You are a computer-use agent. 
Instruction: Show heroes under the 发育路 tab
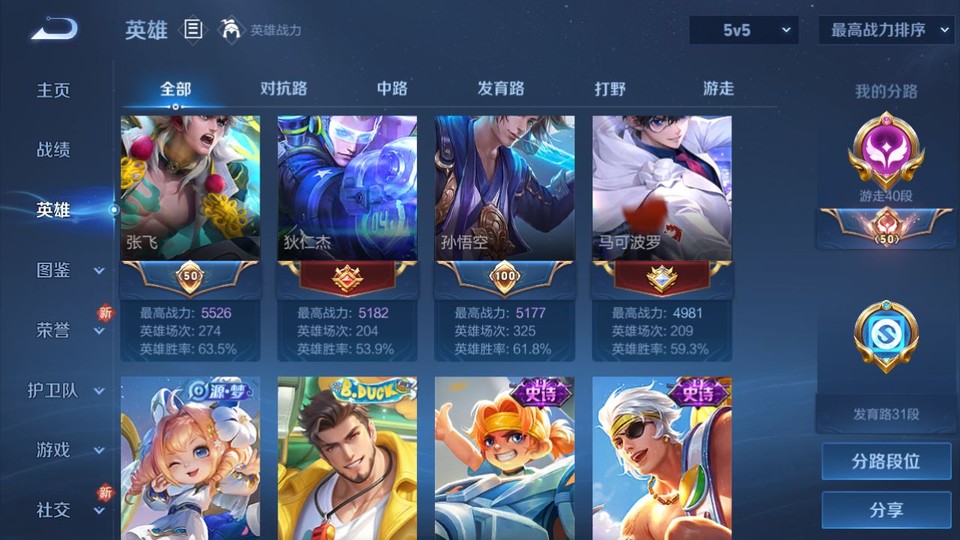tap(501, 88)
